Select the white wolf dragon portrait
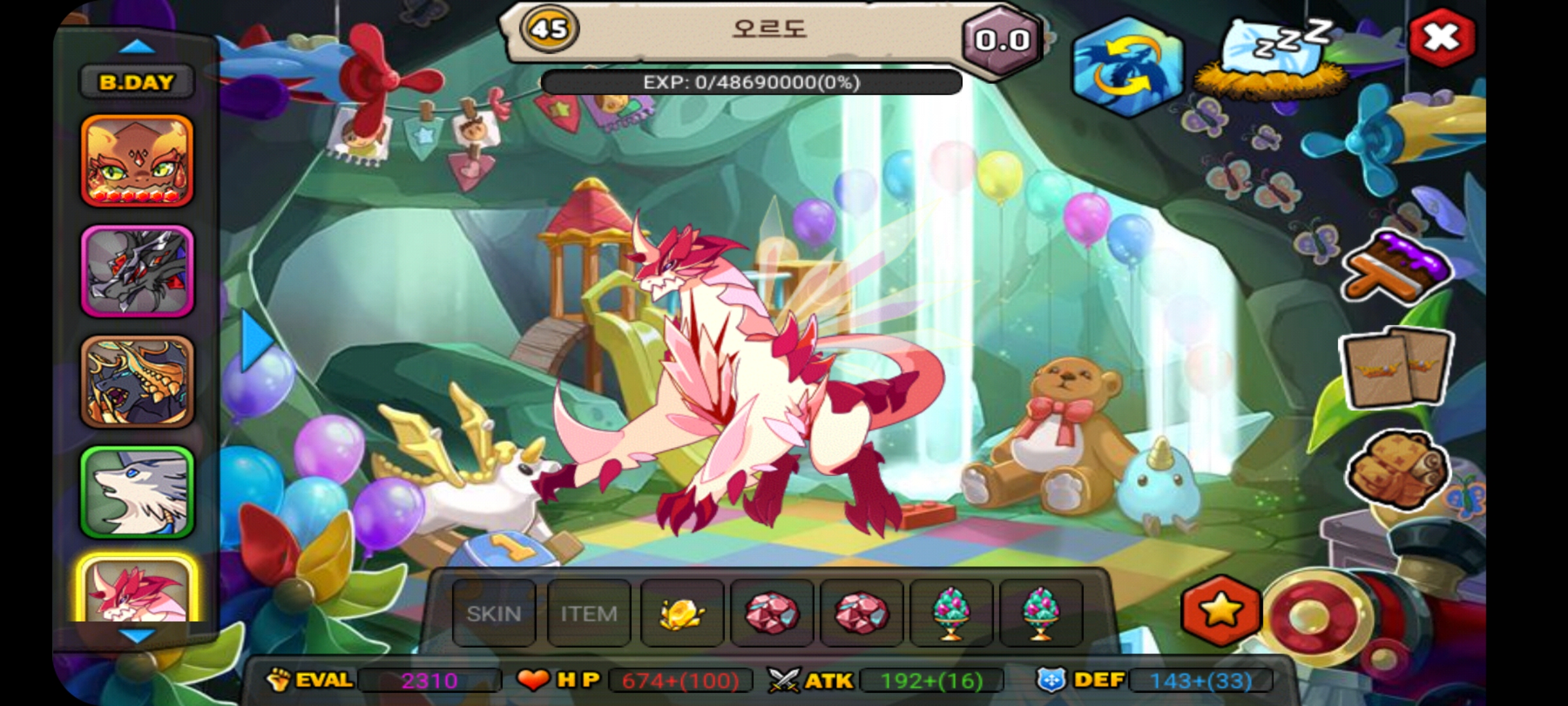Image resolution: width=1568 pixels, height=706 pixels. (137, 492)
